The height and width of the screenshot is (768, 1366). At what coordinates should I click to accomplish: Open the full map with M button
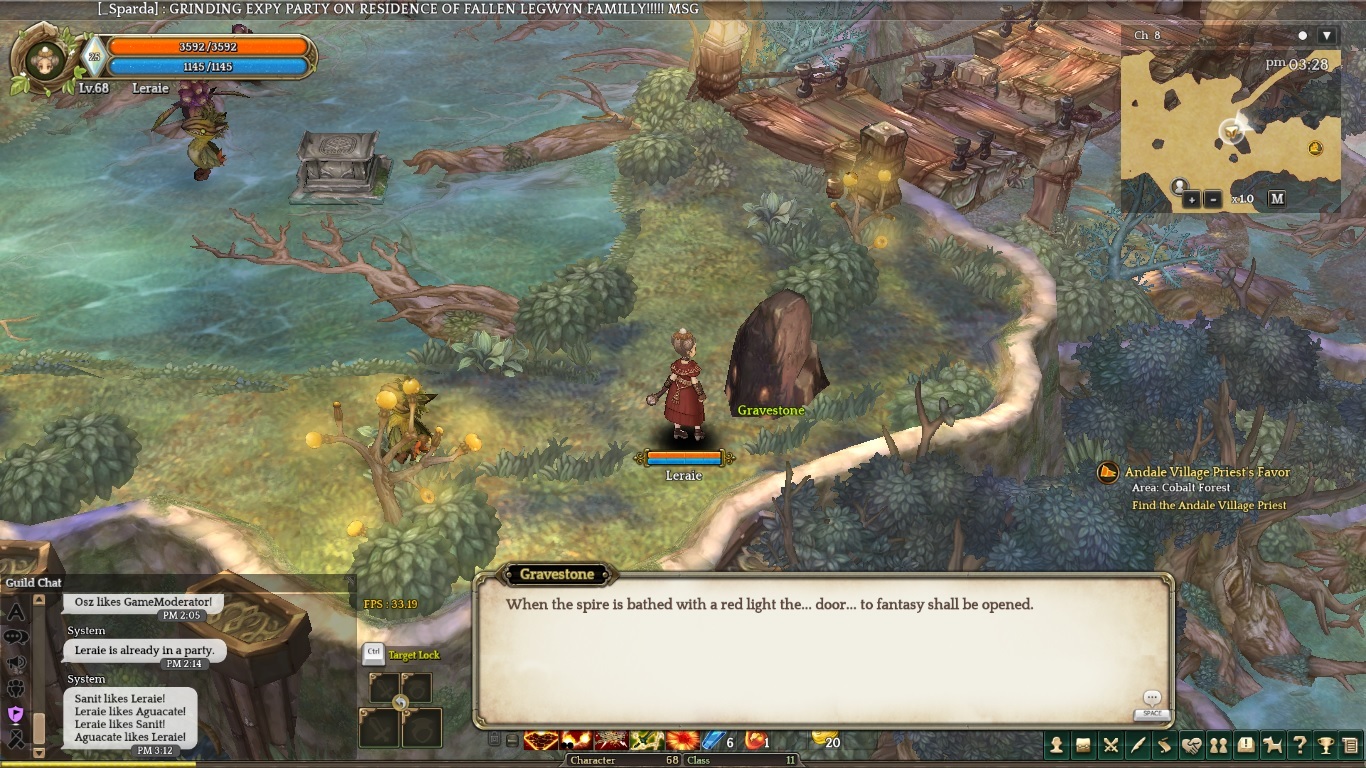coord(1277,198)
